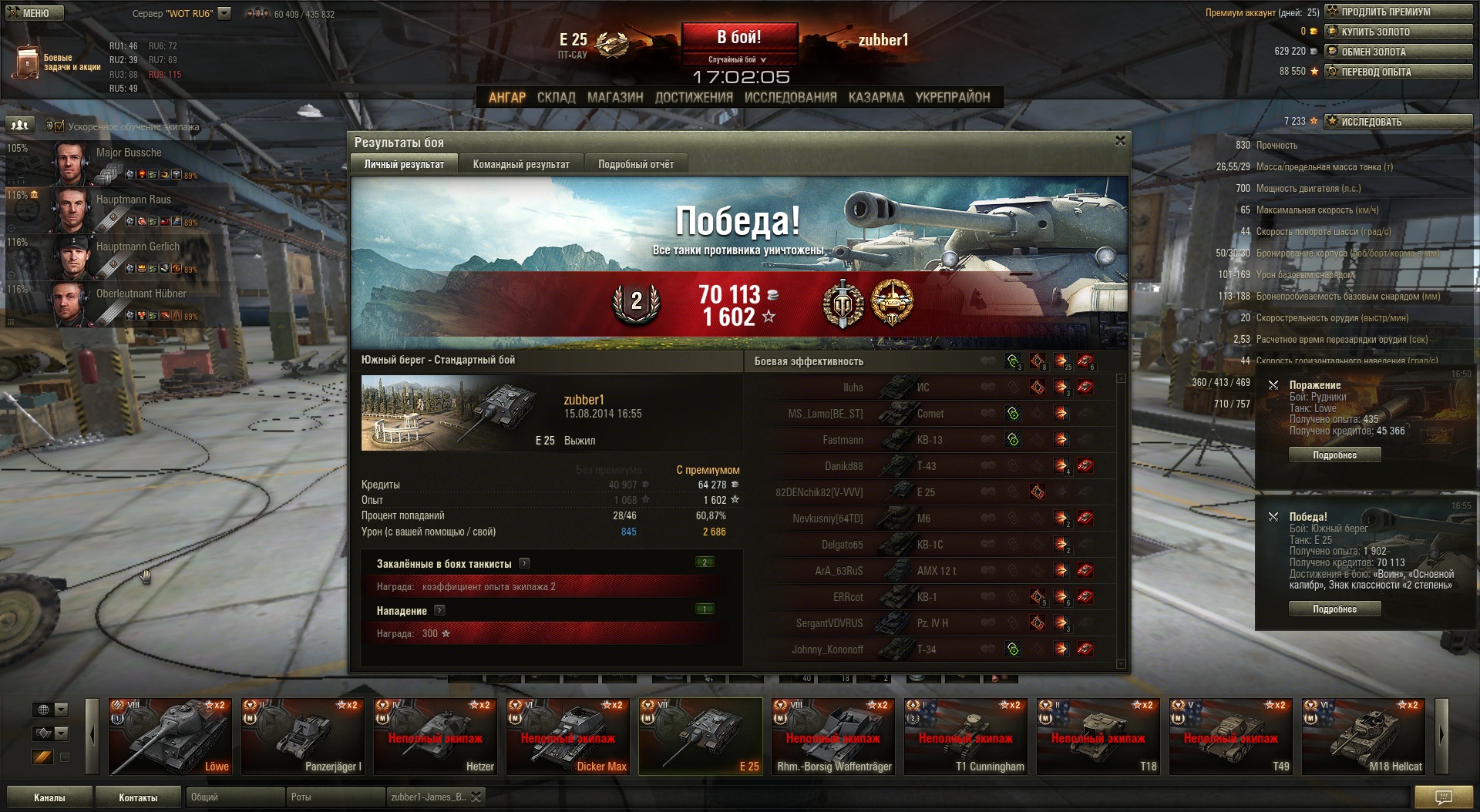Open ОБМЕН ЗОЛОТА
Screen dimensions: 1480x812
tap(1398, 52)
